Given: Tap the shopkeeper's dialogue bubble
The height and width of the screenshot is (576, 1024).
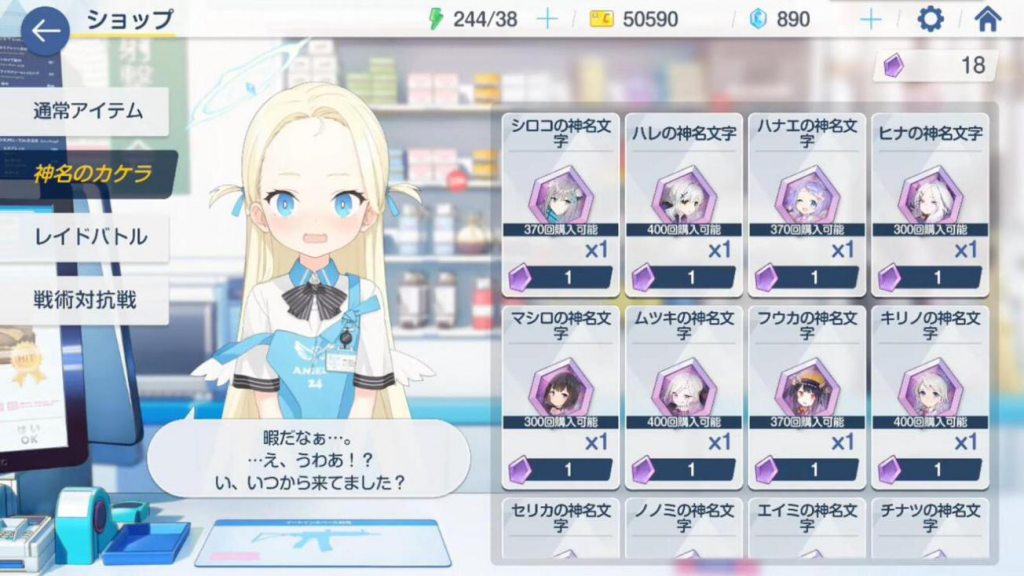Looking at the screenshot, I should (x=309, y=459).
